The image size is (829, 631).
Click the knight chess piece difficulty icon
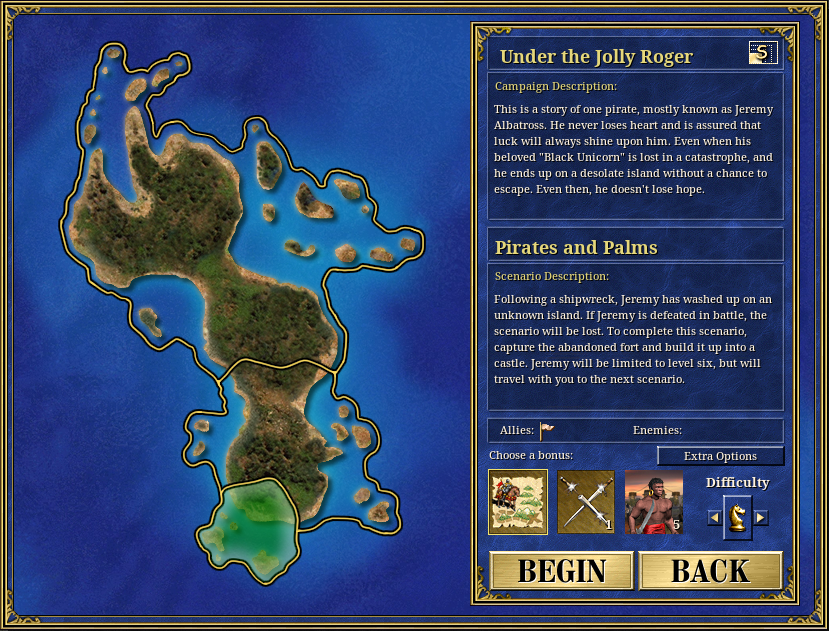737,516
